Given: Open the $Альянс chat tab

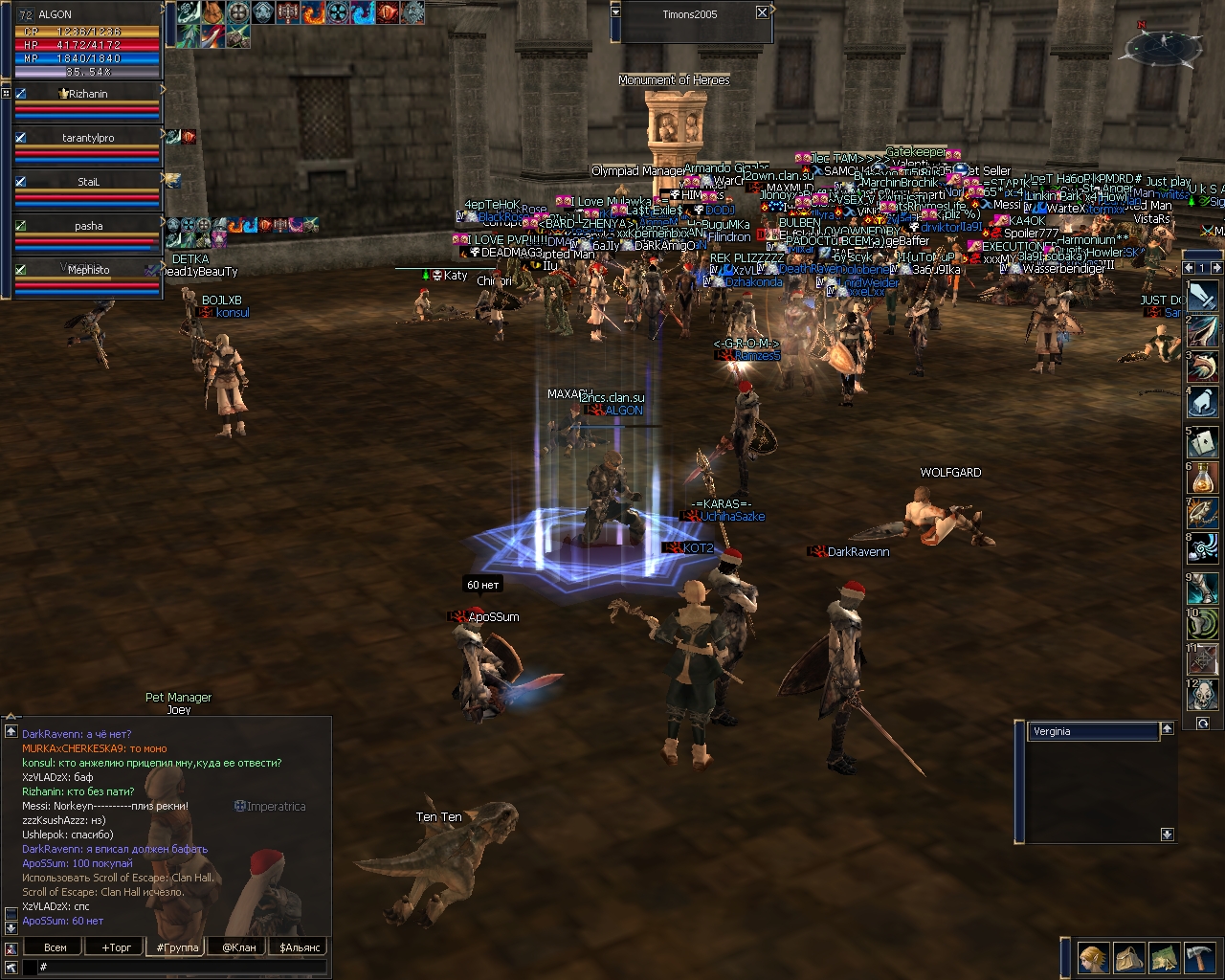Looking at the screenshot, I should (x=300, y=947).
